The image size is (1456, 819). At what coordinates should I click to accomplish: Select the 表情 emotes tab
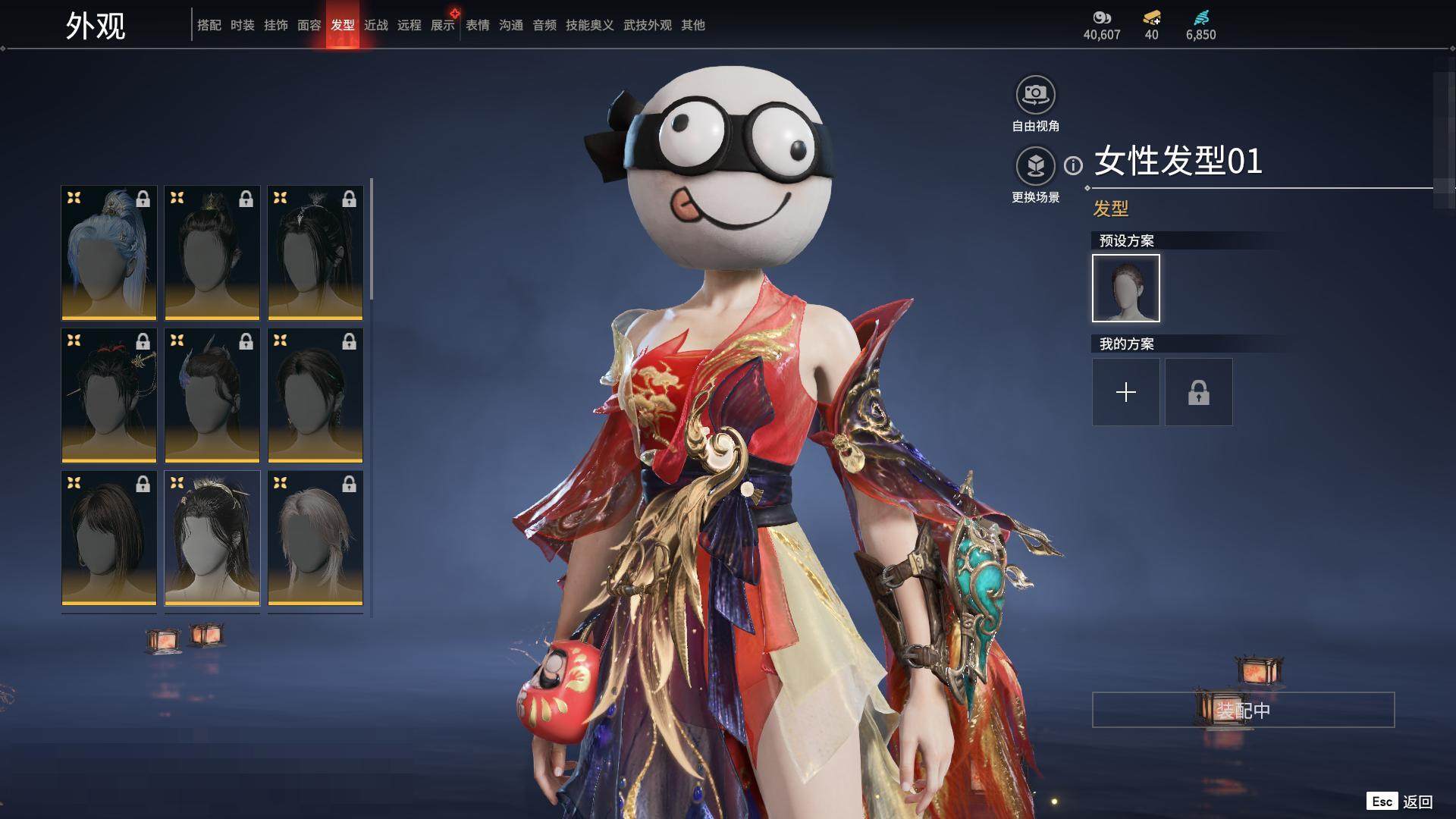tap(477, 25)
